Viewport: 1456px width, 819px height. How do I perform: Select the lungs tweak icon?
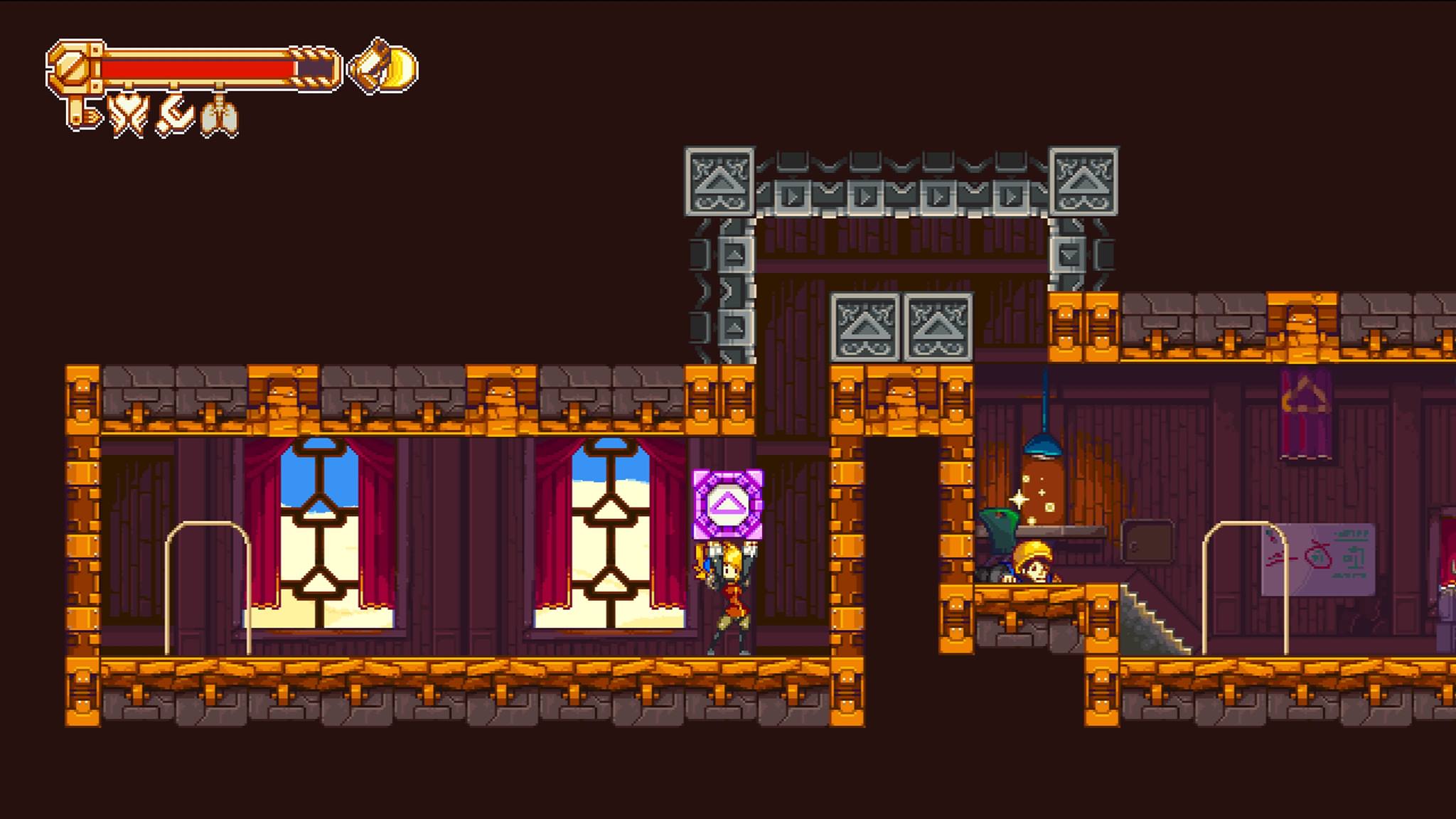[x=219, y=117]
